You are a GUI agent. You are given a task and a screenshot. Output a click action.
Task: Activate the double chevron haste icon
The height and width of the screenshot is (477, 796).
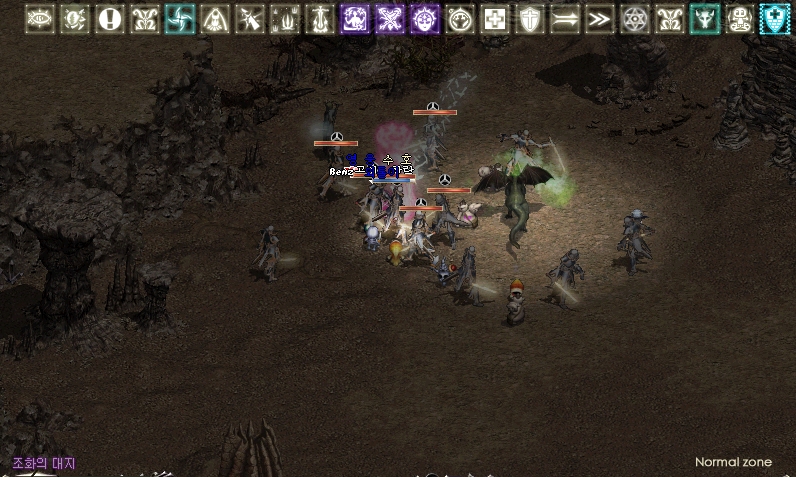(x=600, y=19)
